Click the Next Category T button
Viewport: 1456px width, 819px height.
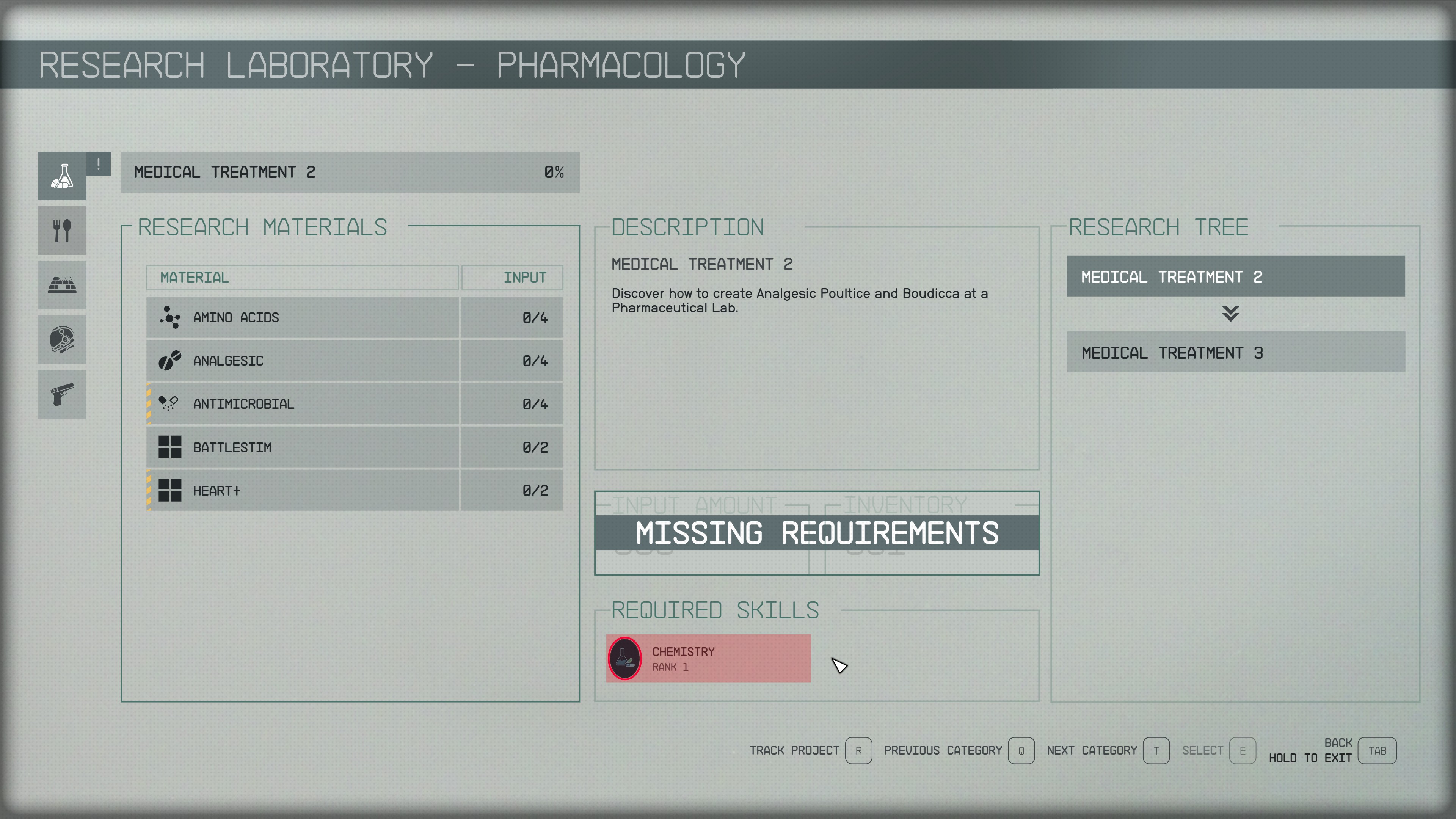click(x=1156, y=751)
